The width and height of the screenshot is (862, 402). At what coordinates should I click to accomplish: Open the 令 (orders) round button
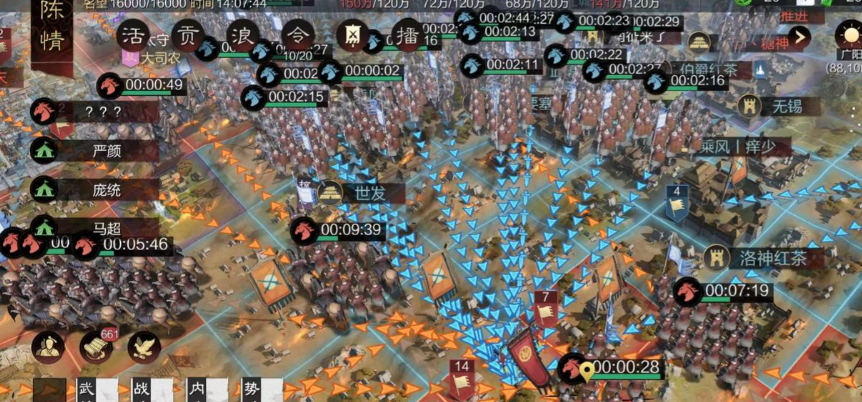pos(295,35)
